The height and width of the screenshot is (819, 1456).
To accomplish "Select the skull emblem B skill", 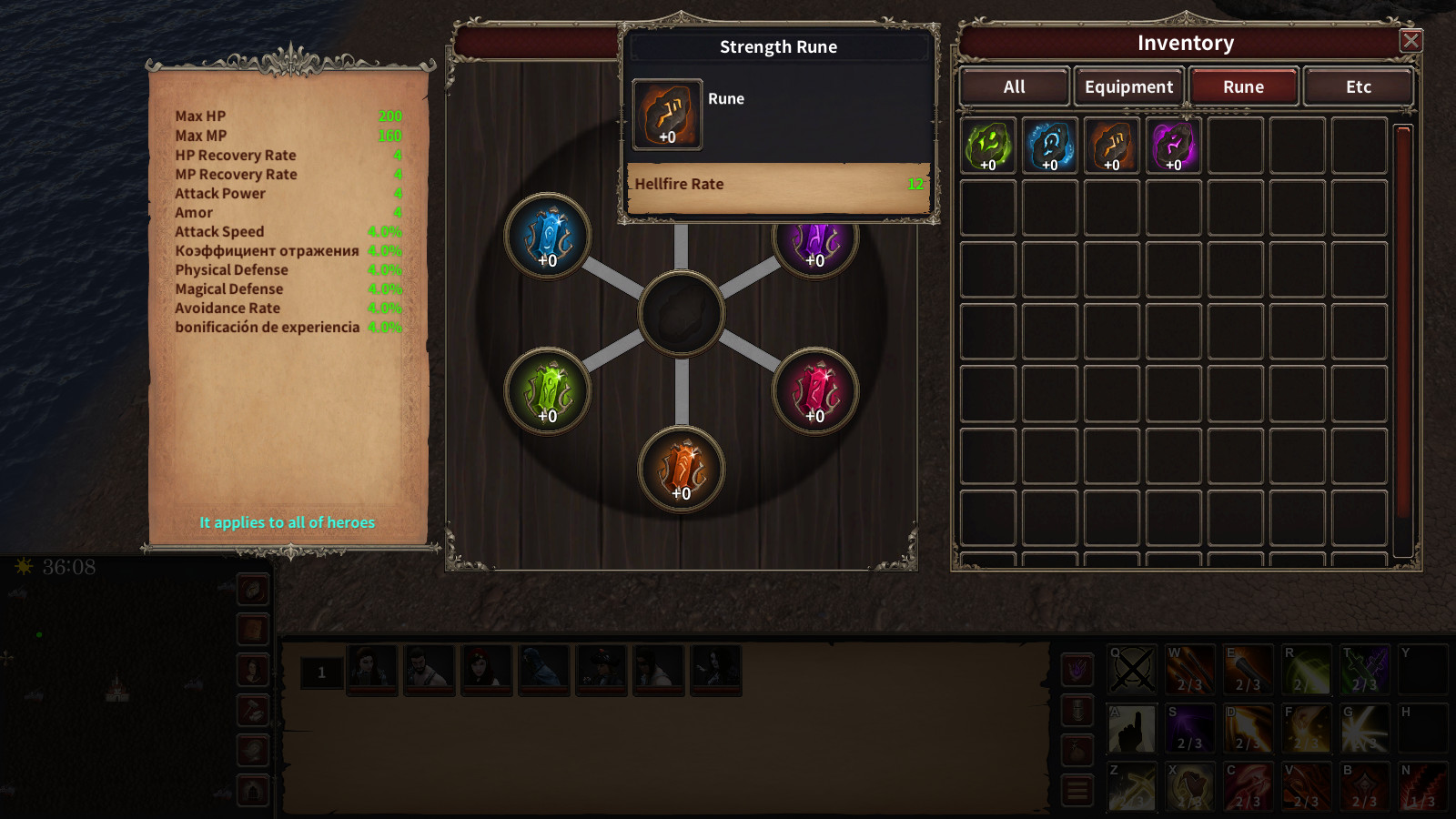I will 1365,785.
